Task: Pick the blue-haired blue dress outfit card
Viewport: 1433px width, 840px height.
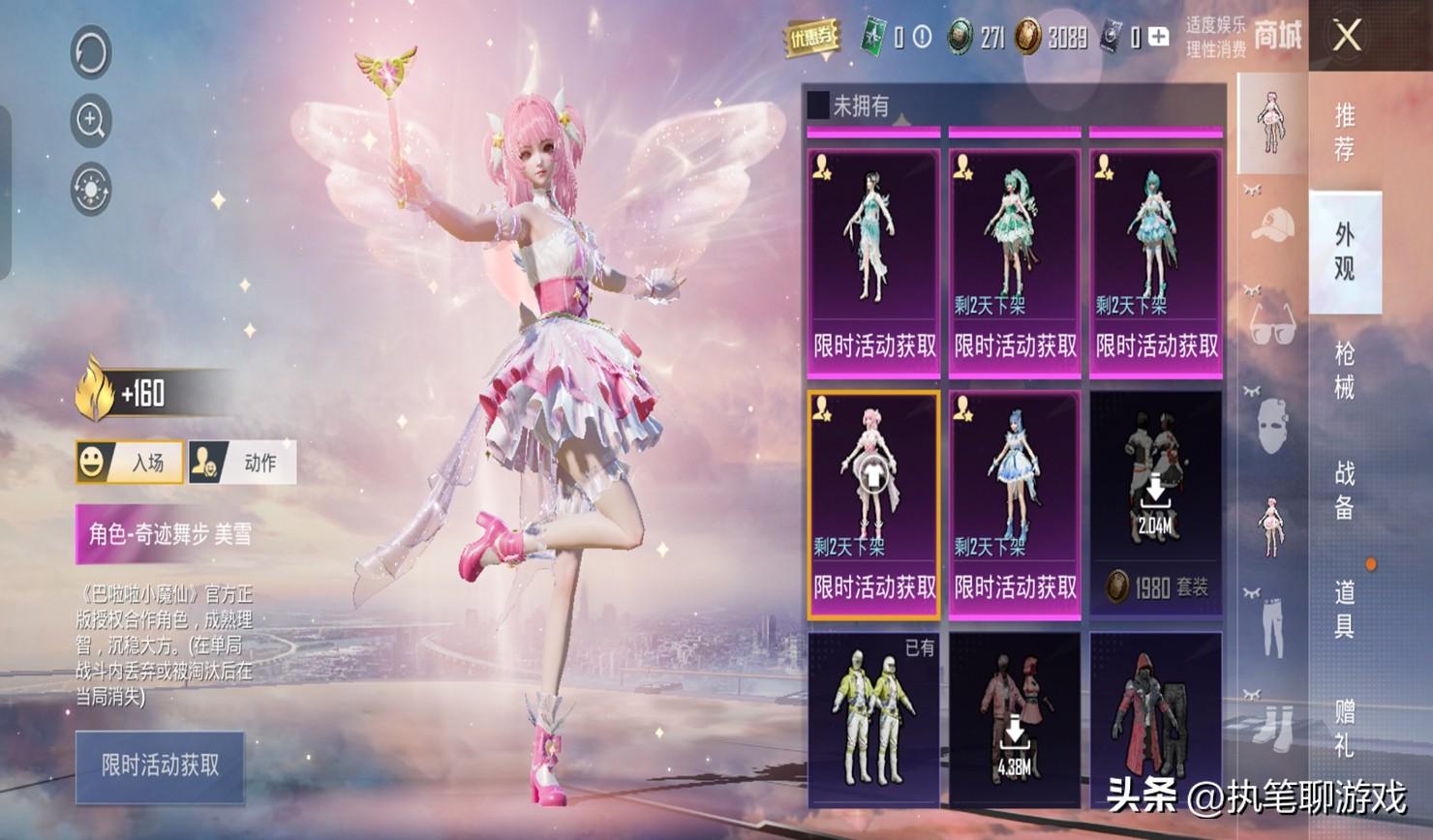Action: point(1015,503)
